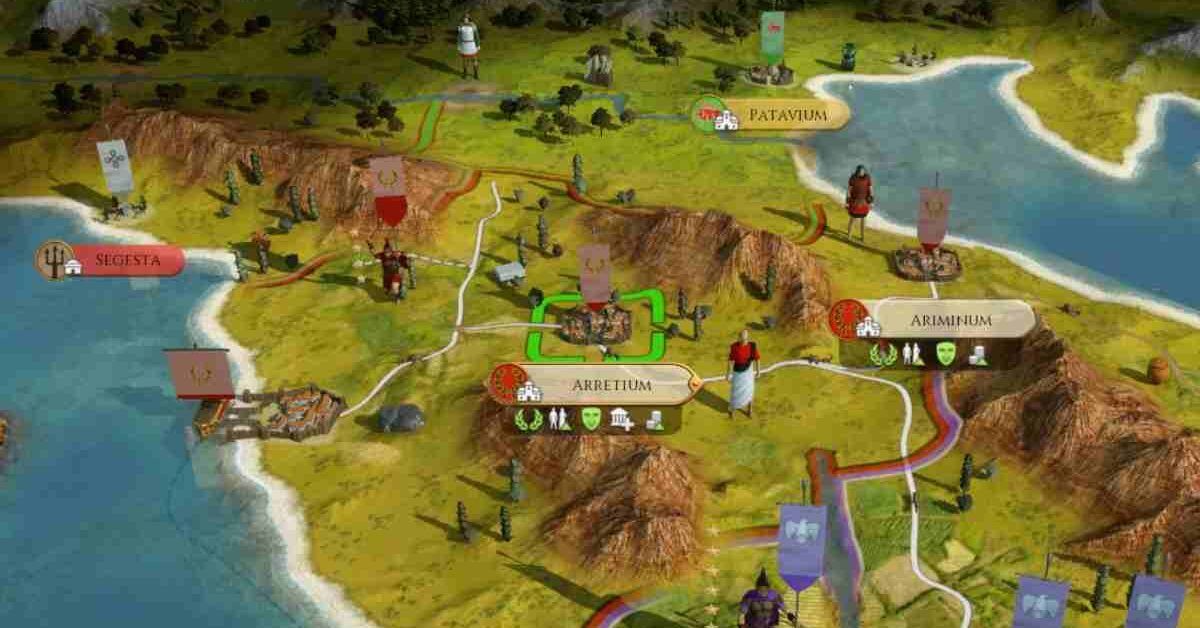Select the Arretium city nameplate
The width and height of the screenshot is (1200, 628).
(x=597, y=383)
